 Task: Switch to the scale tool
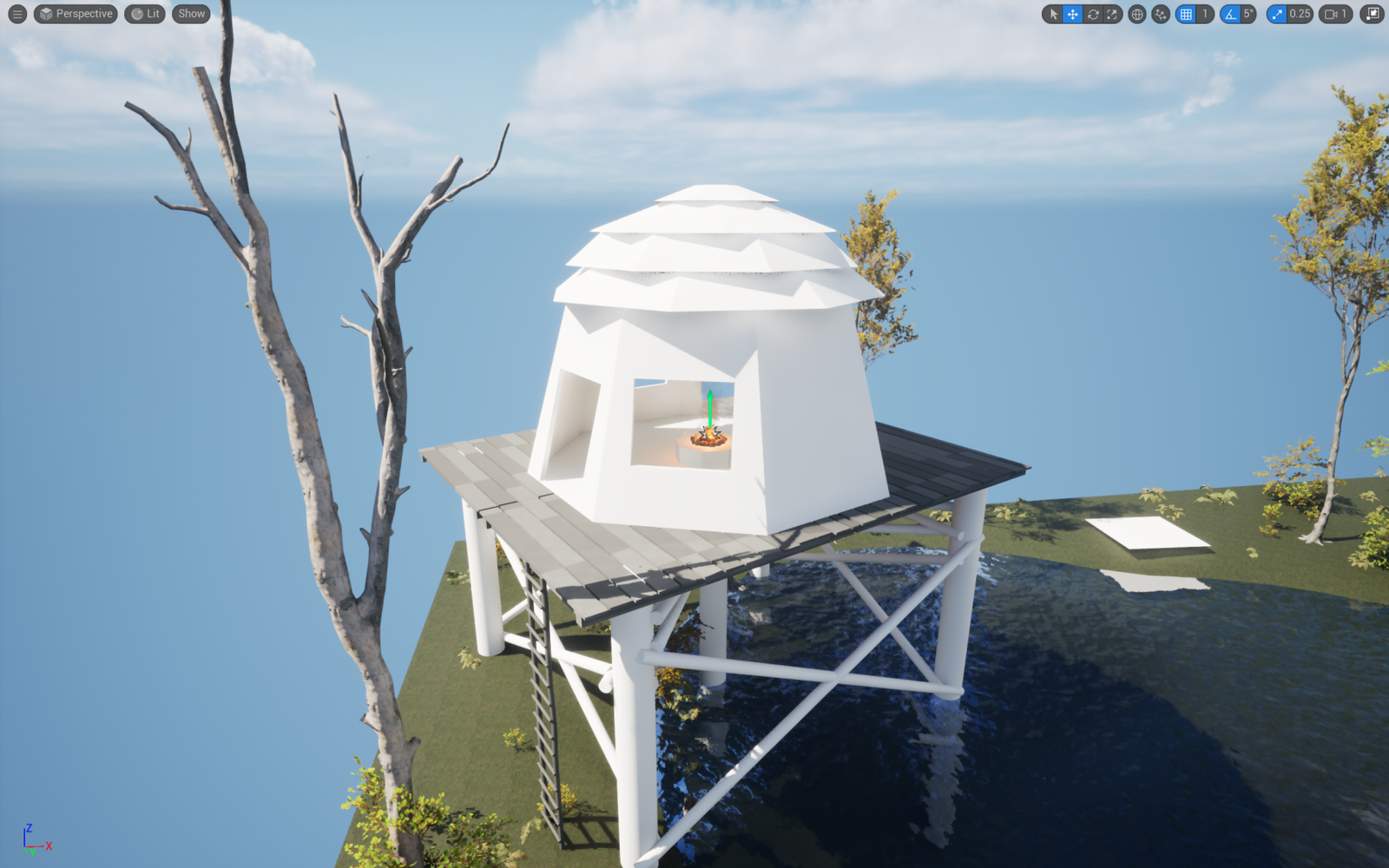click(x=1112, y=14)
